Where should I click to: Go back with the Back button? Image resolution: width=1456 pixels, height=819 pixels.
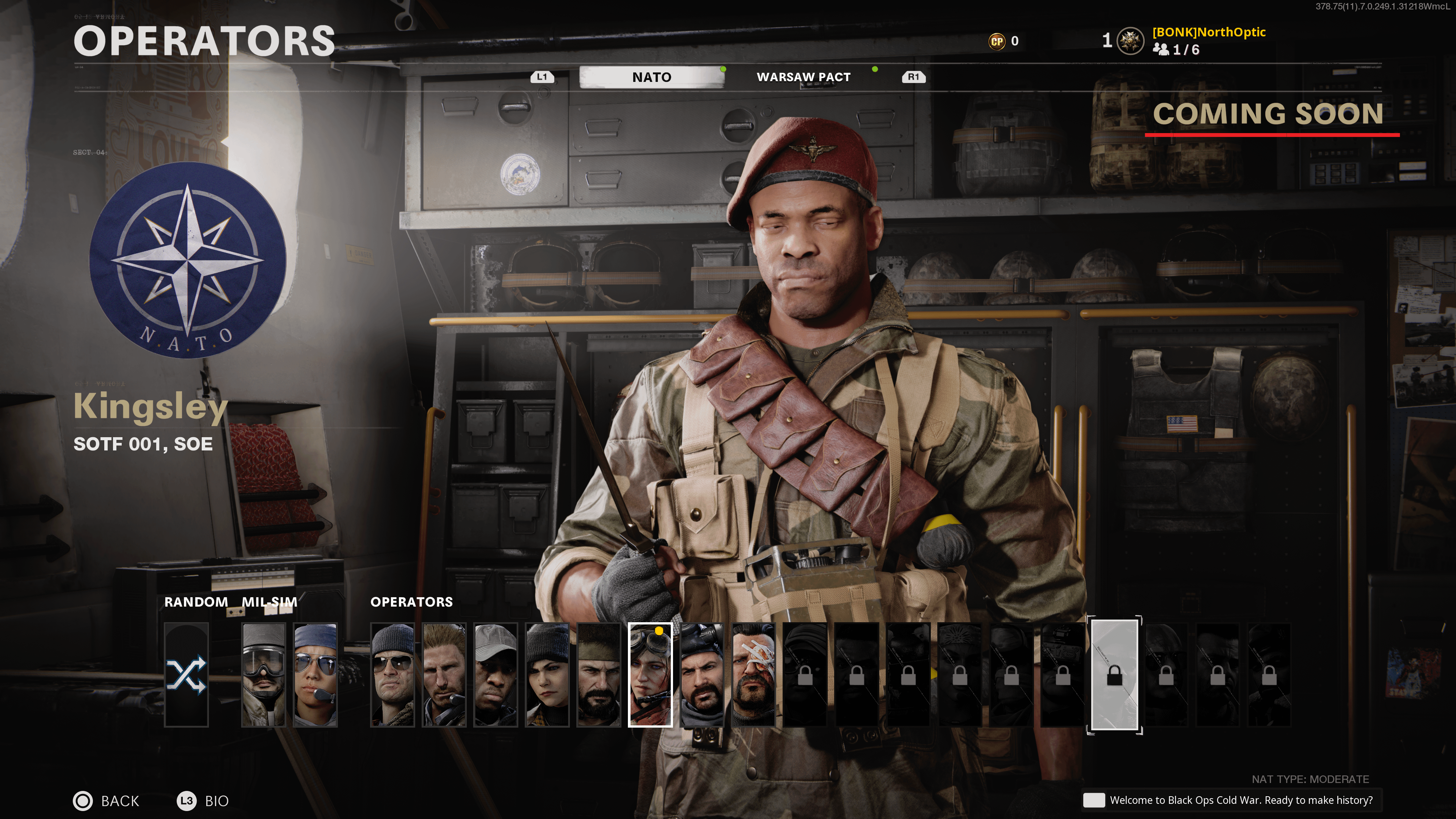[x=107, y=800]
